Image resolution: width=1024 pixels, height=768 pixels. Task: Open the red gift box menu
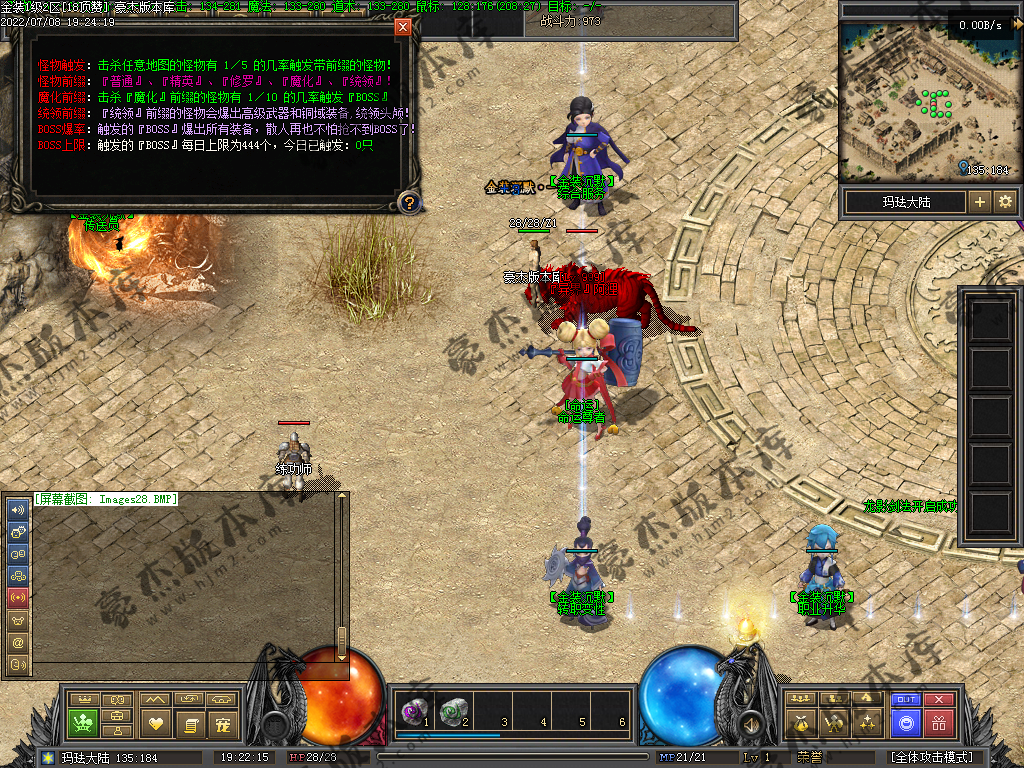pyautogui.click(x=938, y=722)
